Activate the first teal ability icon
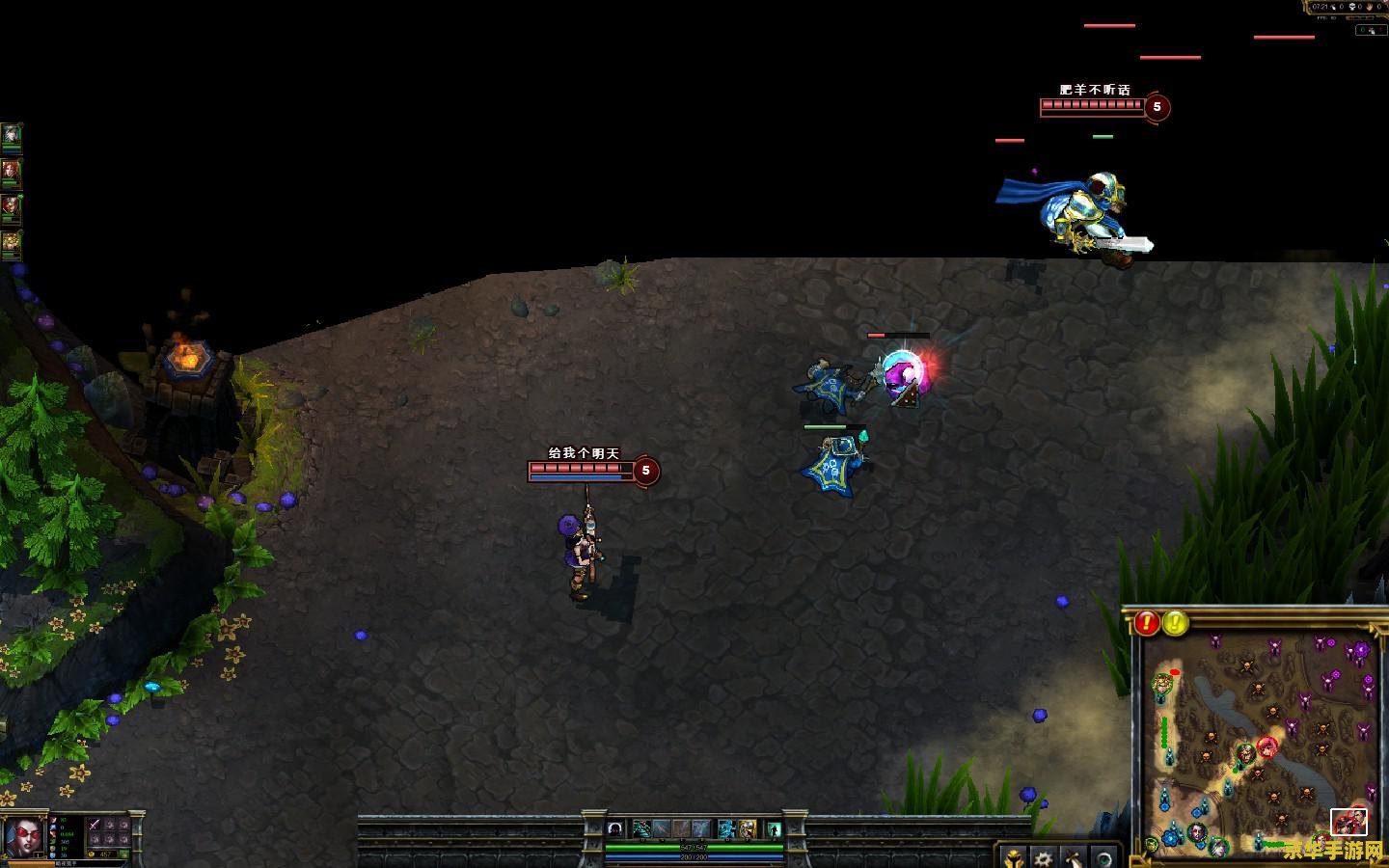The height and width of the screenshot is (868, 1389). 641,828
